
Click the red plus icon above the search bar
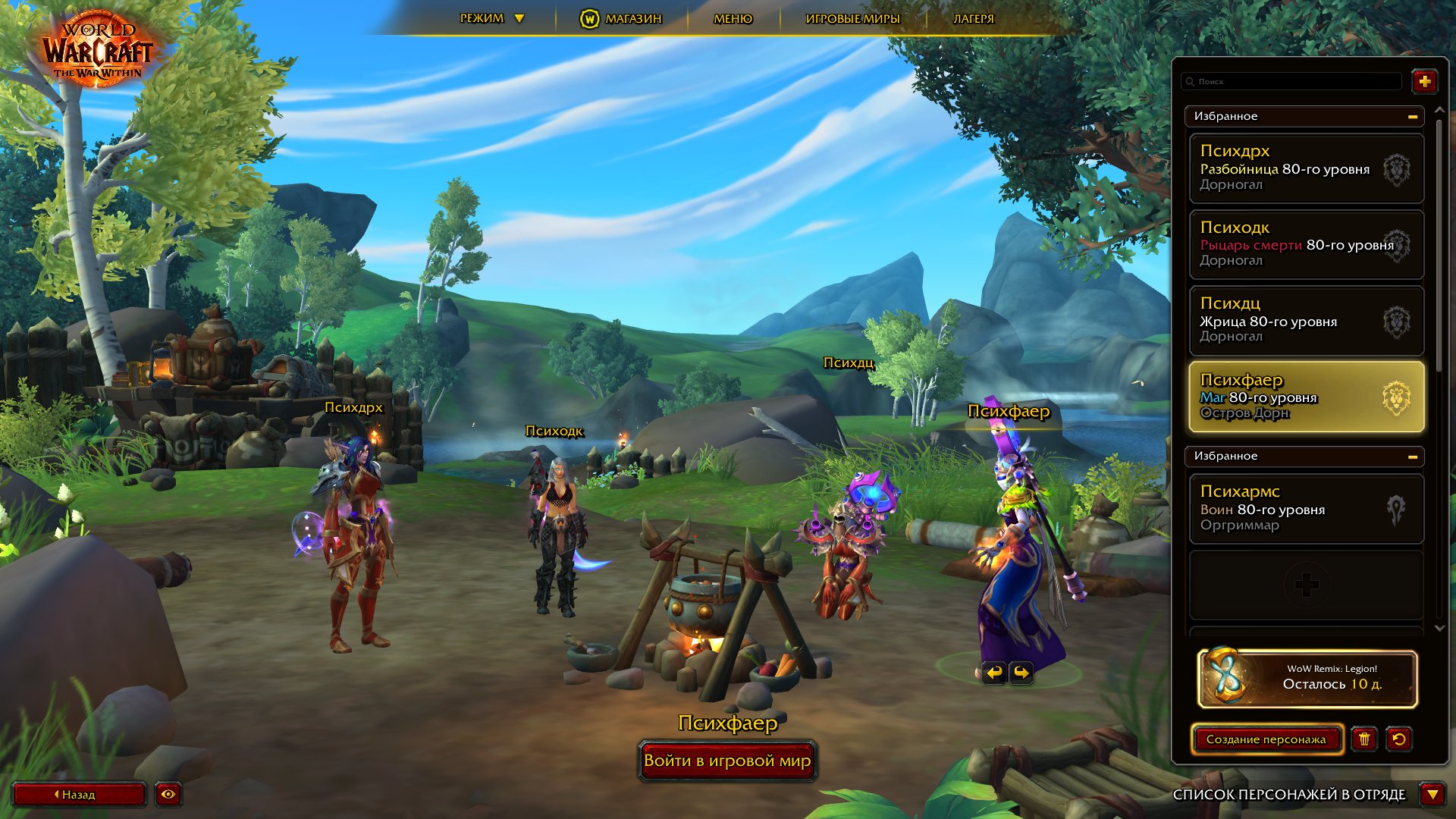[1425, 81]
